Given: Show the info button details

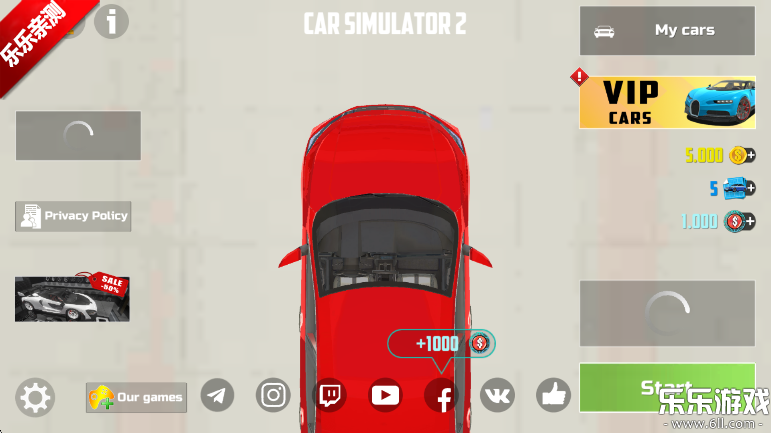Looking at the screenshot, I should click(112, 20).
